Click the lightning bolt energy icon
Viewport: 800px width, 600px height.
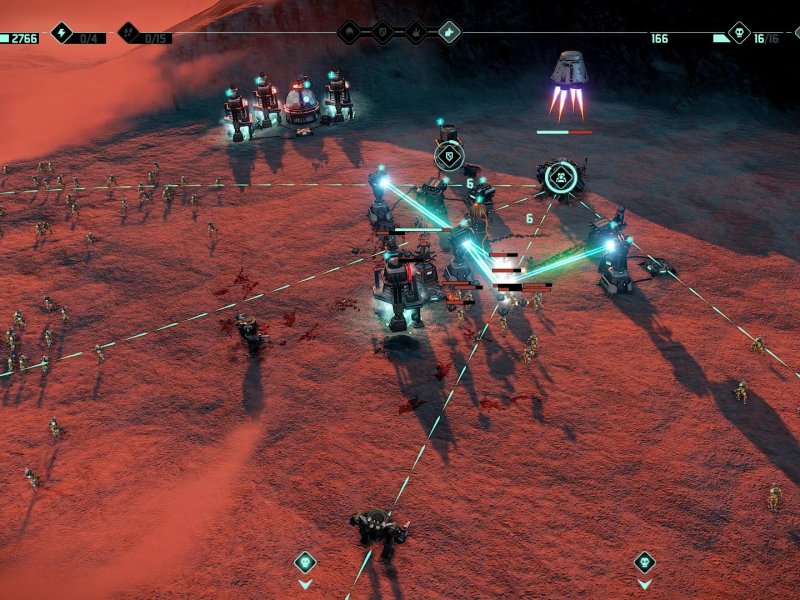62,33
